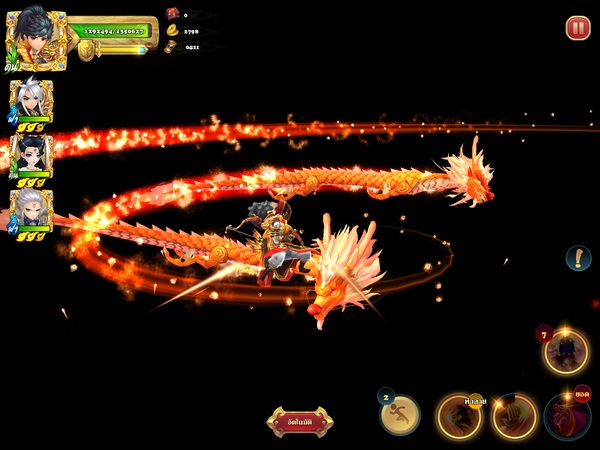
Task: Activate the orange slash skill beside the ultimate
Action: [514, 416]
